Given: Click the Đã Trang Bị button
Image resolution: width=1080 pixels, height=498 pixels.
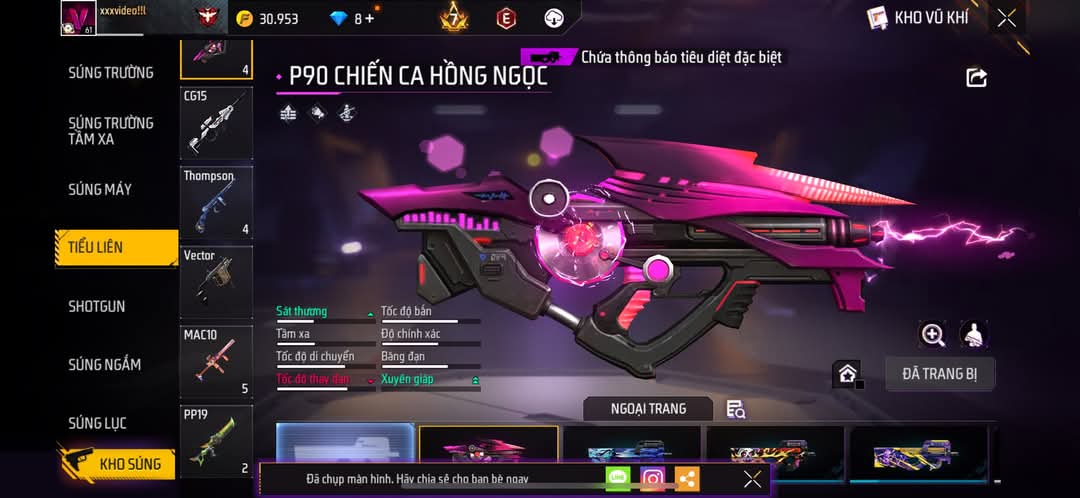Looking at the screenshot, I should tap(940, 374).
